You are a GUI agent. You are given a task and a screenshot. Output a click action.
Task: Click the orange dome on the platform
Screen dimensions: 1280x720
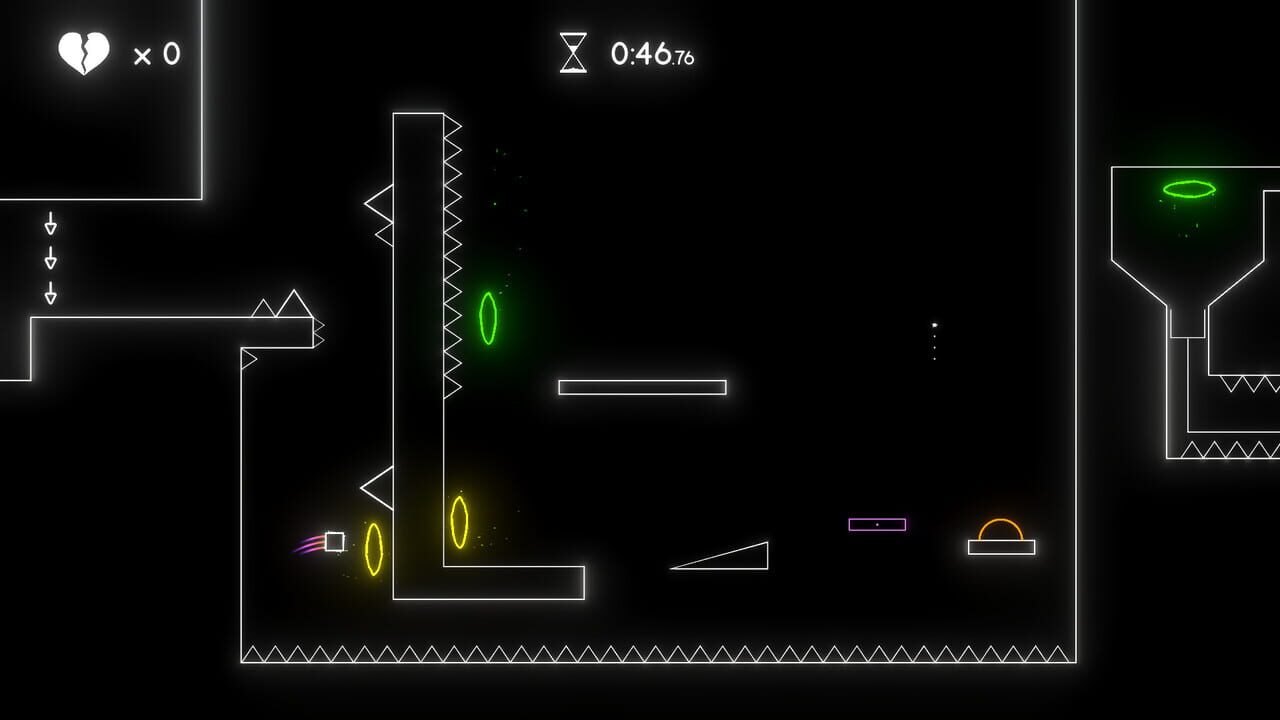tap(999, 528)
